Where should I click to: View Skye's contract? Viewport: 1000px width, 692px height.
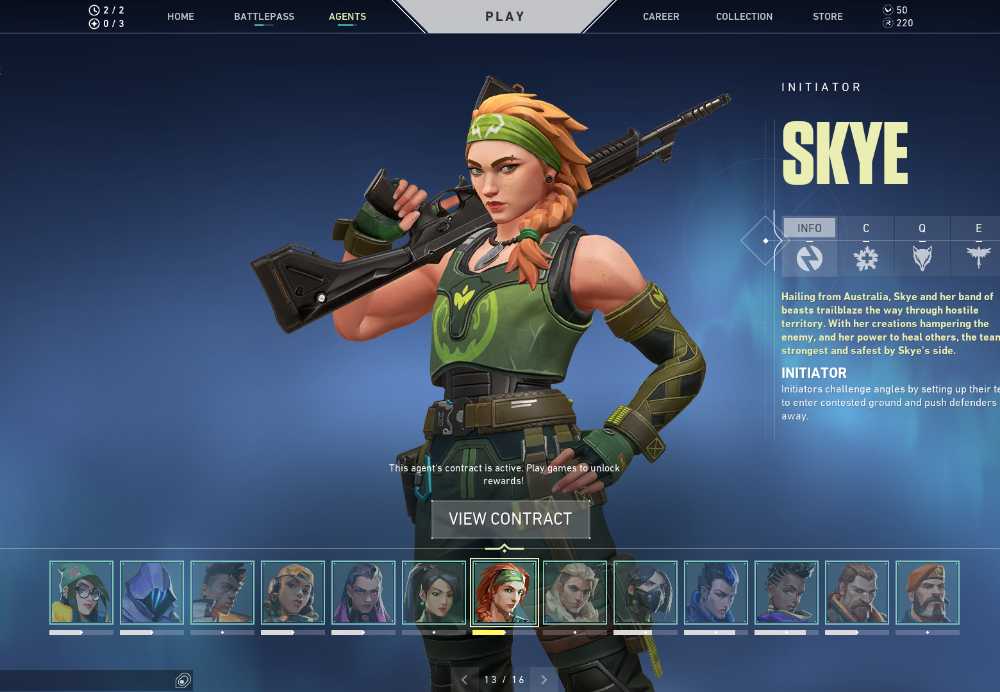pyautogui.click(x=510, y=519)
